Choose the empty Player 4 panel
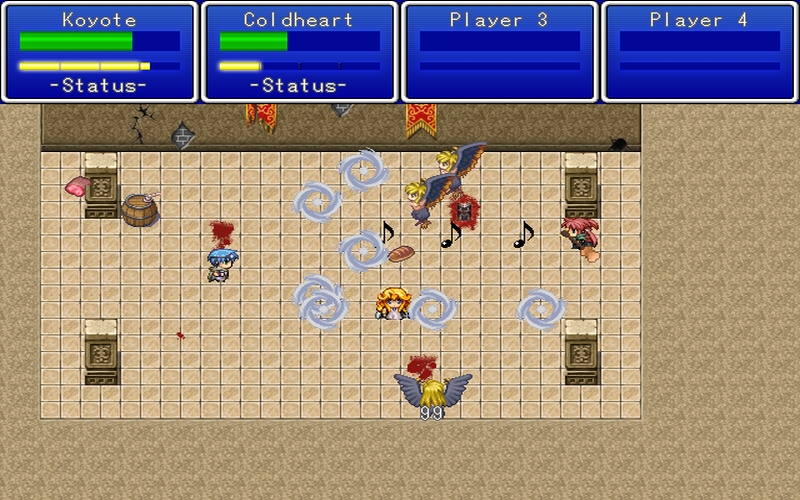 tap(699, 52)
